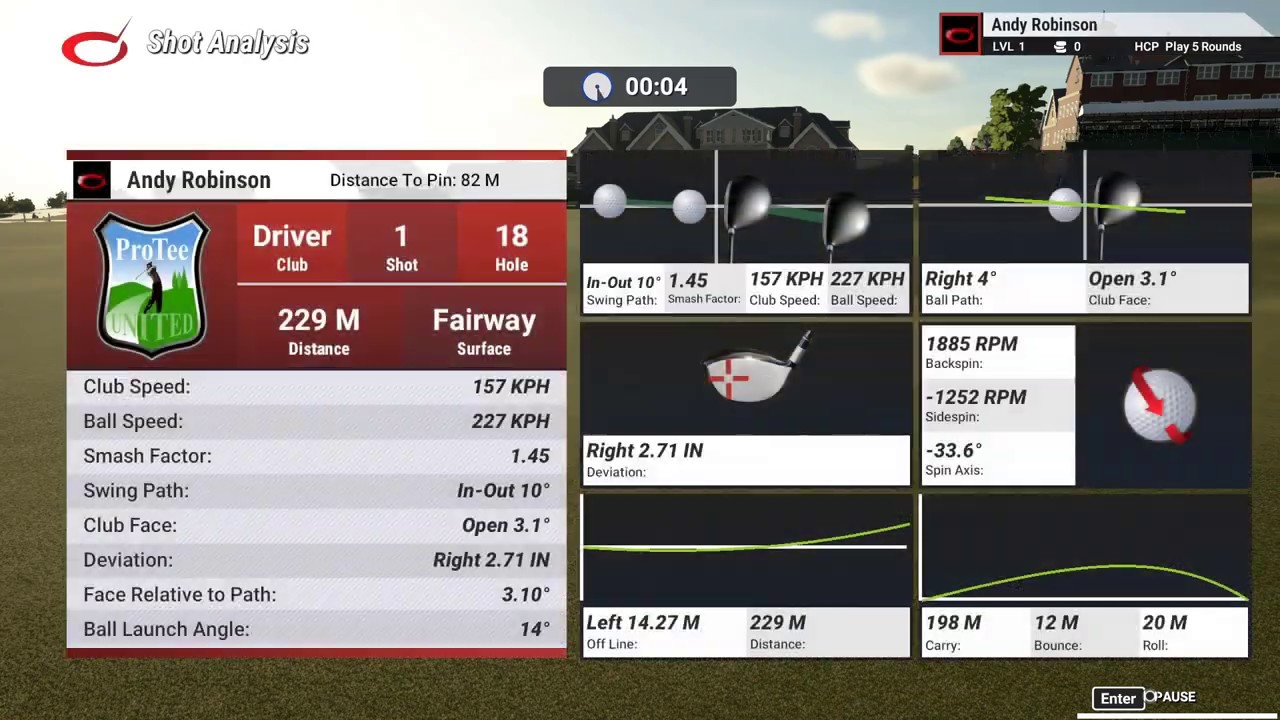
Task: Click the clock icon inside the countdown timer
Action: coord(597,87)
